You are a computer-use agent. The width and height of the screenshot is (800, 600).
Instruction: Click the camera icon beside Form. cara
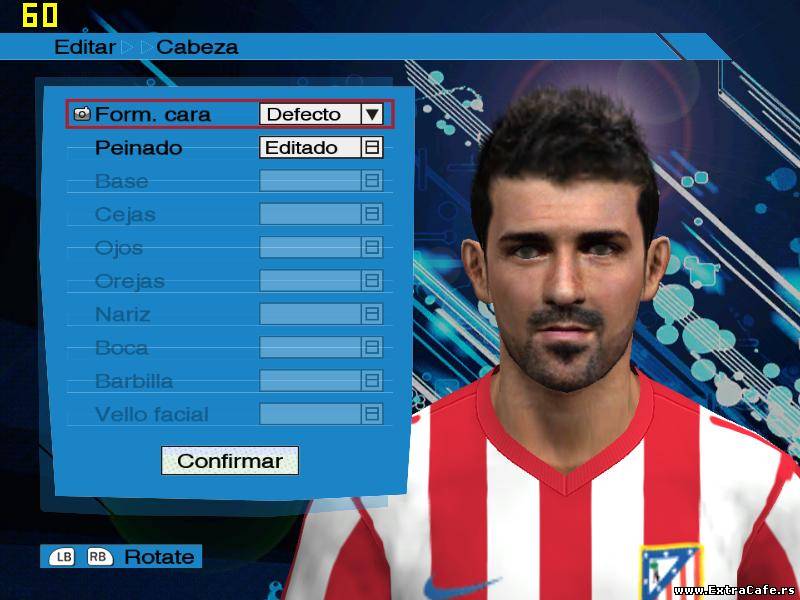(x=82, y=114)
